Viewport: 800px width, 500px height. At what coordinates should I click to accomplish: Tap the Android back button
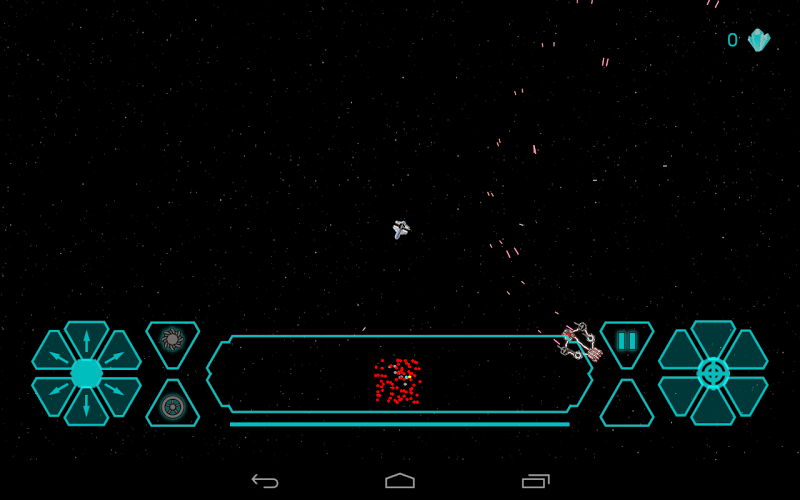click(x=265, y=481)
